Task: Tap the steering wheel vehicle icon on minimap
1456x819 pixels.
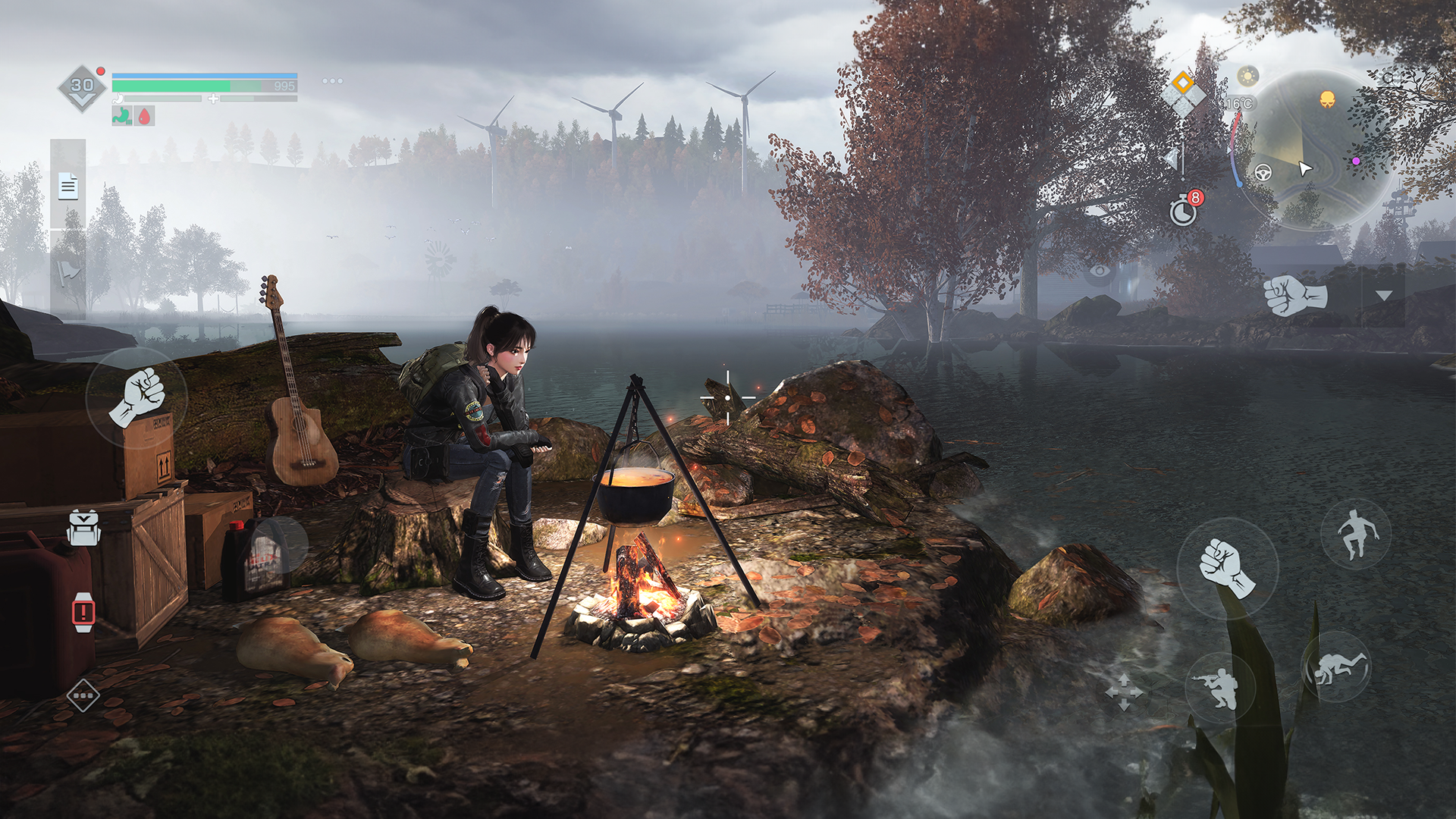Action: point(1263,172)
